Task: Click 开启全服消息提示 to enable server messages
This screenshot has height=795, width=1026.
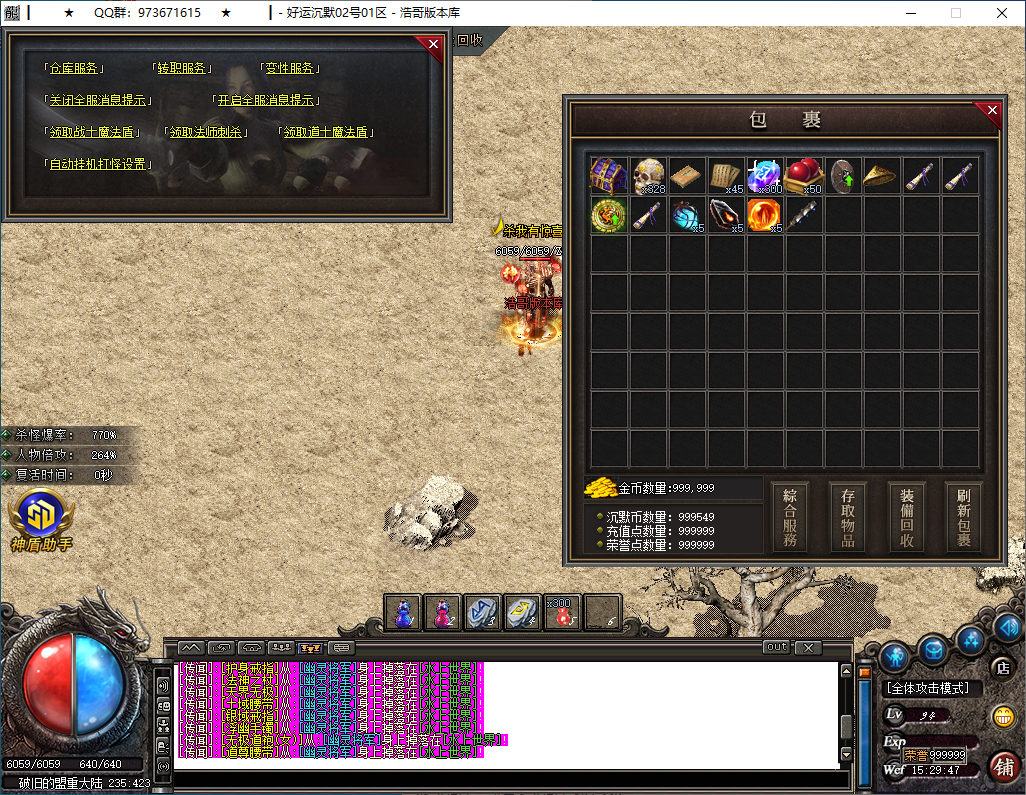Action: 266,101
